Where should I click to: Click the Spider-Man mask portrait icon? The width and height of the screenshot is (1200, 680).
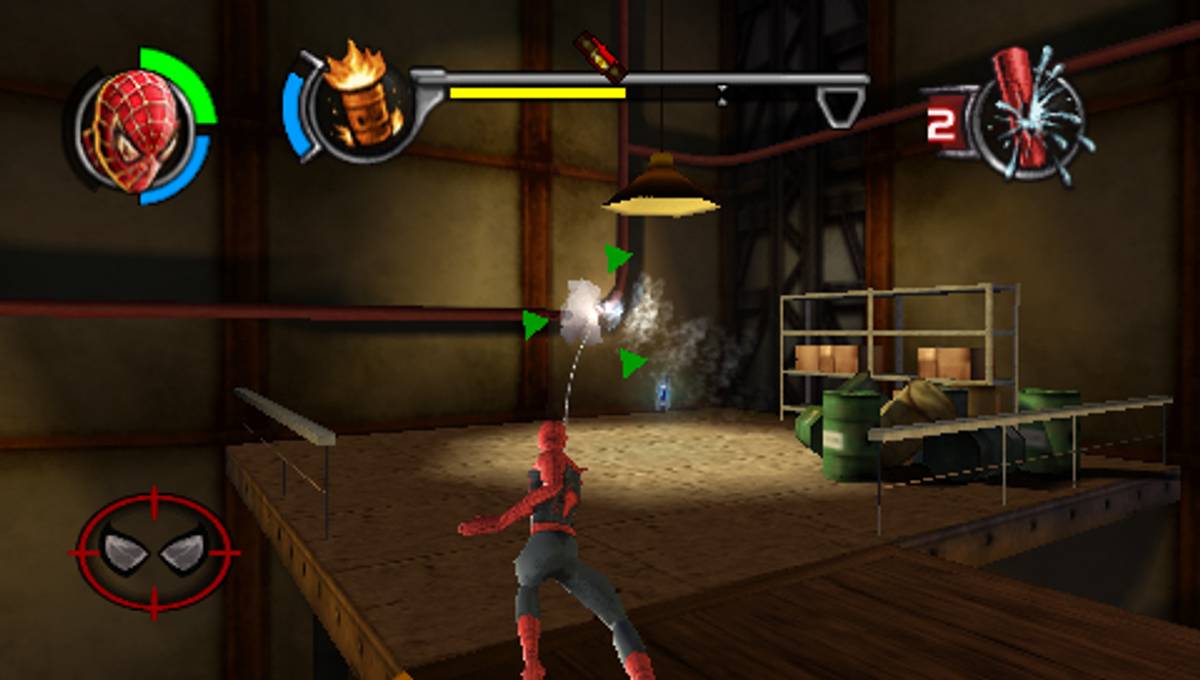(137, 130)
